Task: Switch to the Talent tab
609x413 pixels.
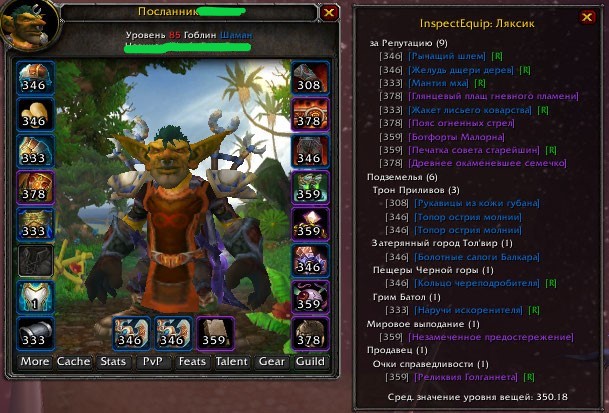Action: pos(231,361)
